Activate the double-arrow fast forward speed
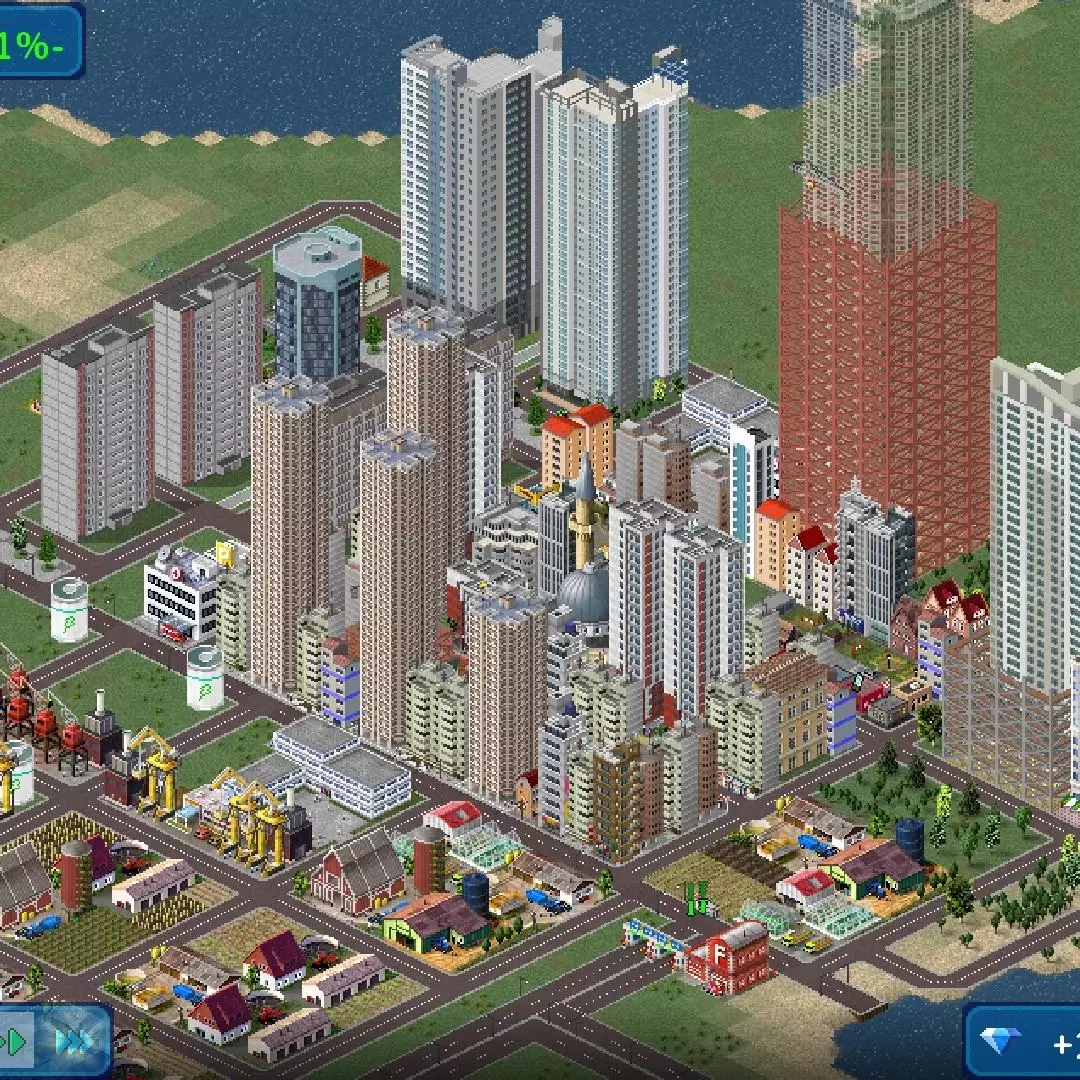The image size is (1080, 1080). click(x=73, y=1043)
